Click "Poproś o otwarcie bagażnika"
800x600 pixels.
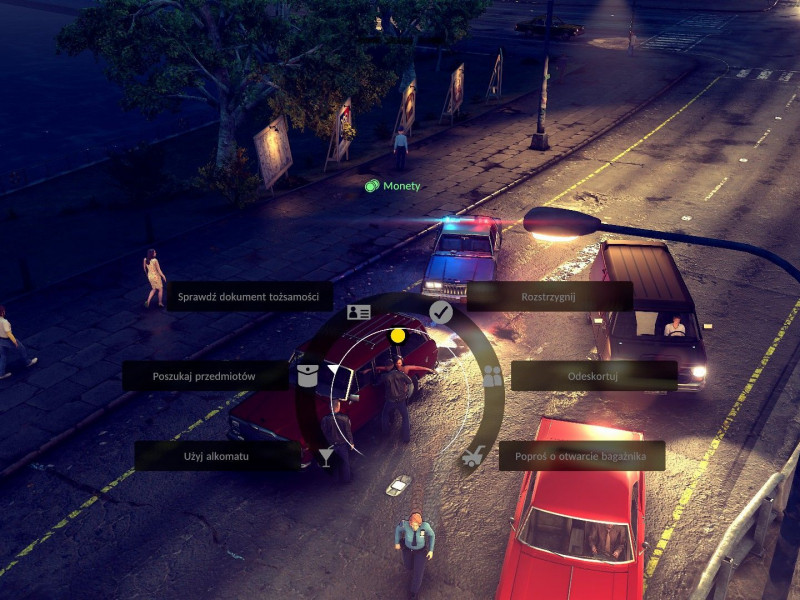[582, 456]
